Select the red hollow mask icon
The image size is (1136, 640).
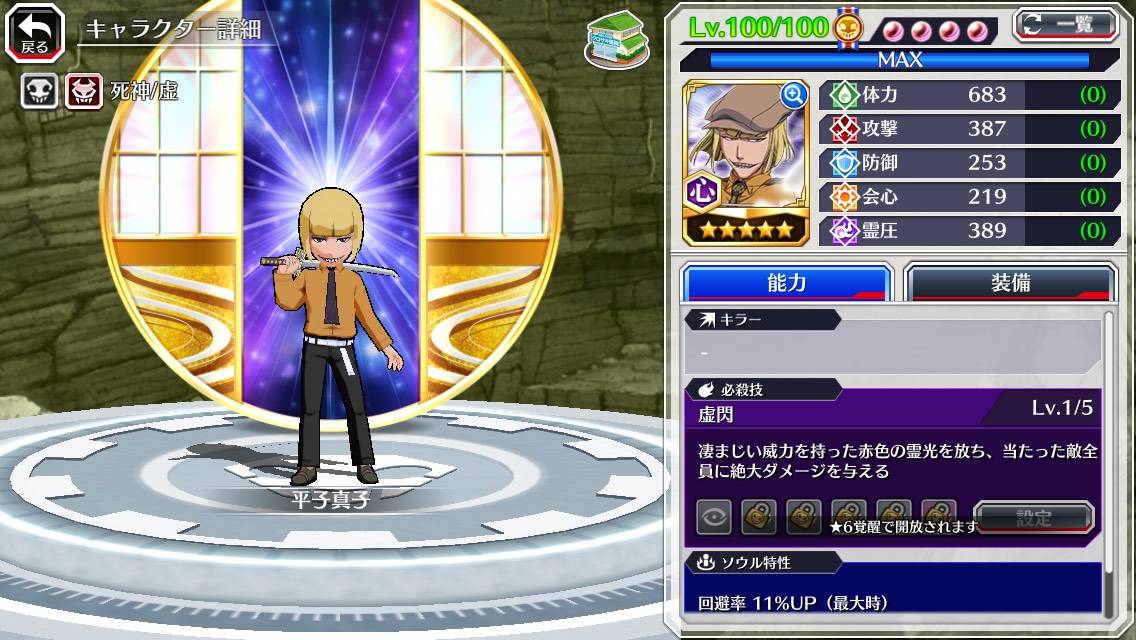83,93
